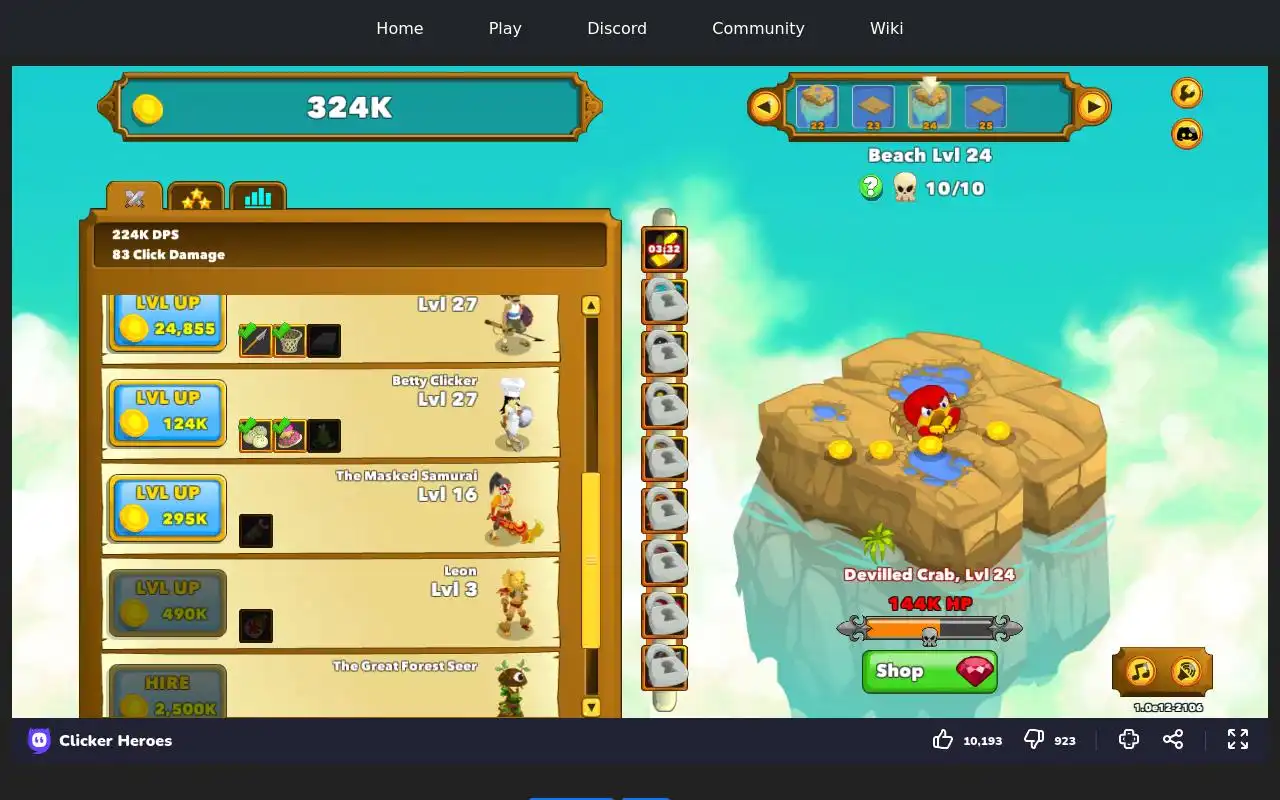Select the crossed swords heroes tab

click(135, 198)
